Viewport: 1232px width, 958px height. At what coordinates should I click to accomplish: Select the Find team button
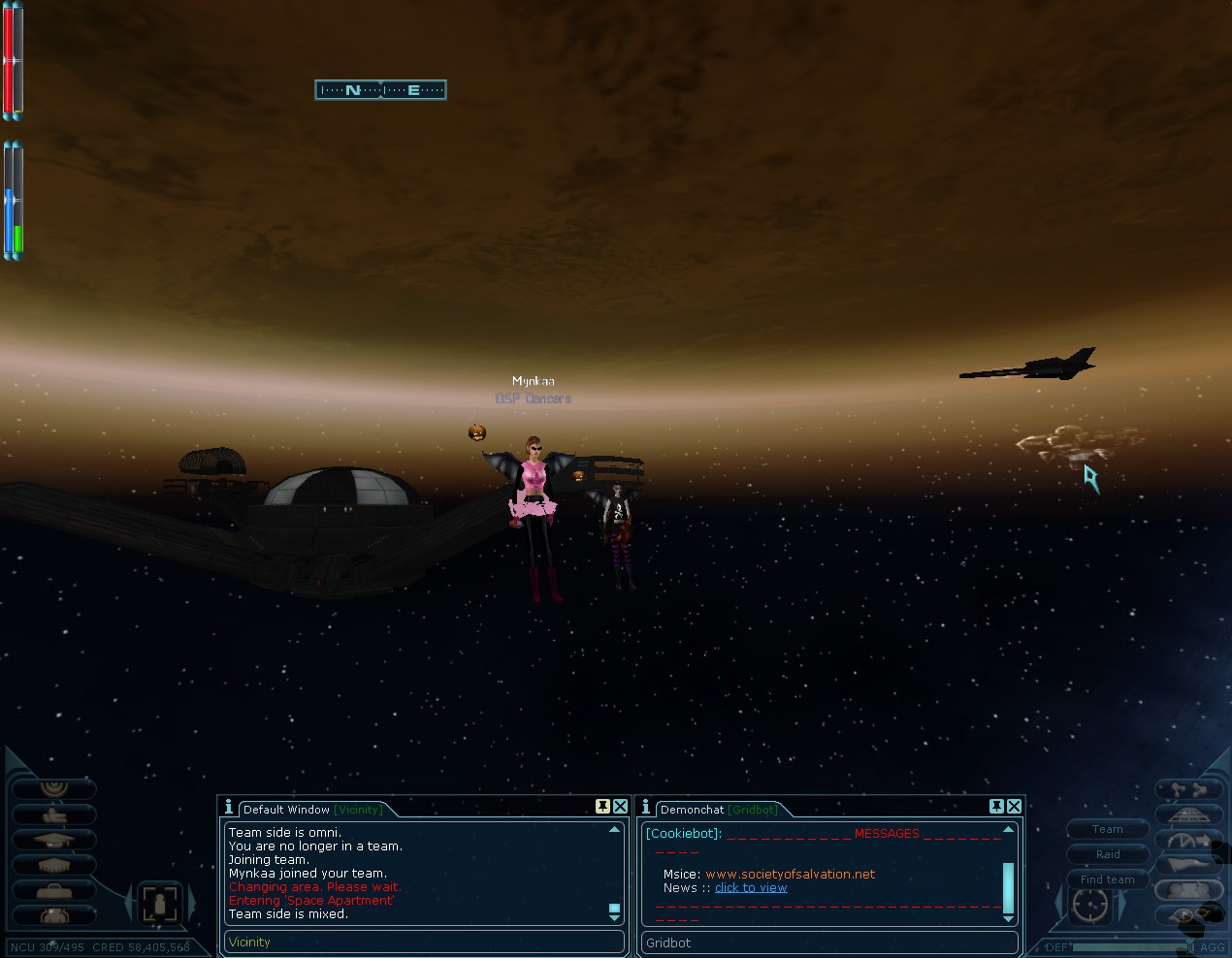click(x=1107, y=879)
